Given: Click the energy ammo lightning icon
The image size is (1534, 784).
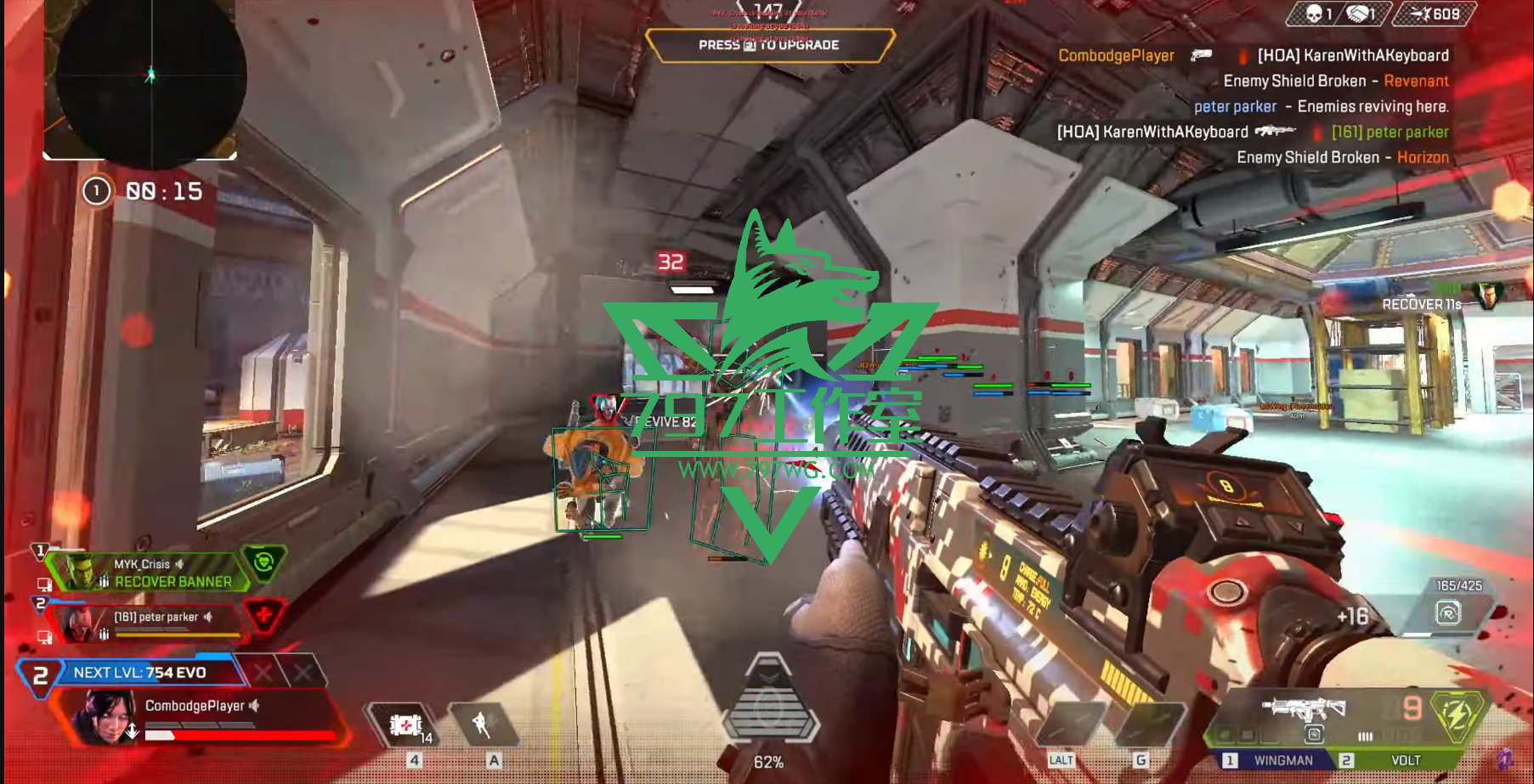Looking at the screenshot, I should [1457, 713].
